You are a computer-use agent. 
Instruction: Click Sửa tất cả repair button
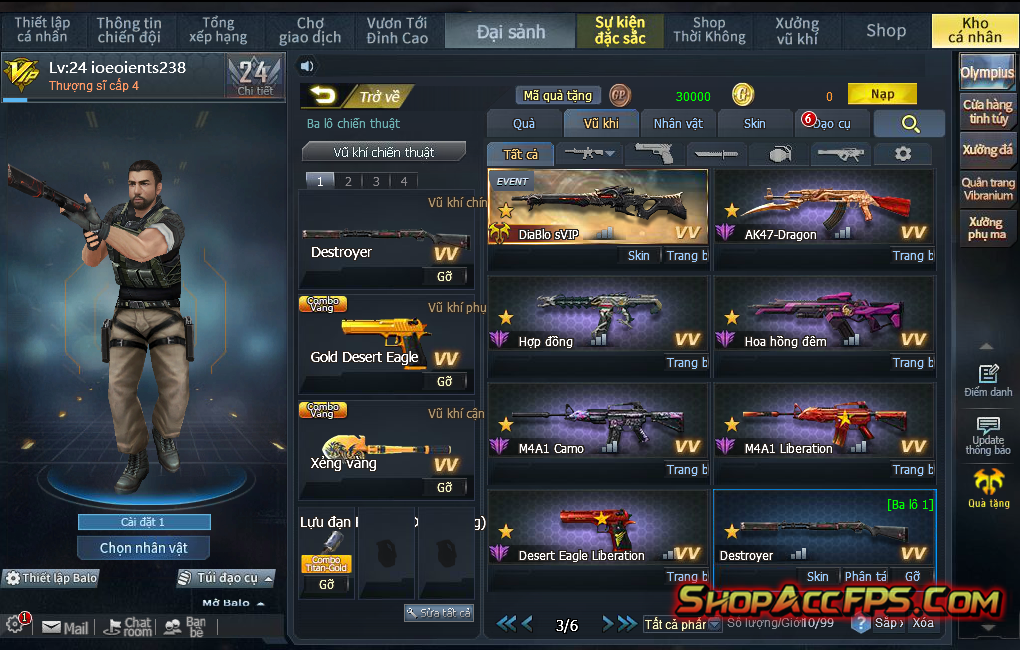pos(438,612)
